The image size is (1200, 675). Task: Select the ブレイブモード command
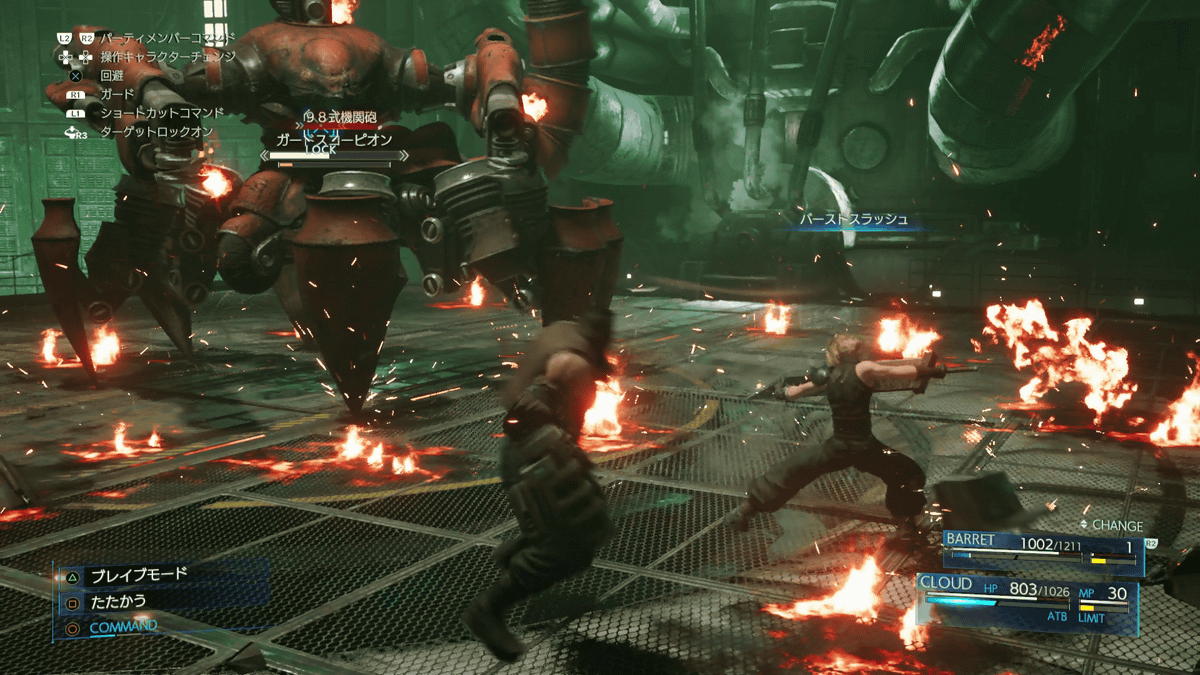[138, 576]
